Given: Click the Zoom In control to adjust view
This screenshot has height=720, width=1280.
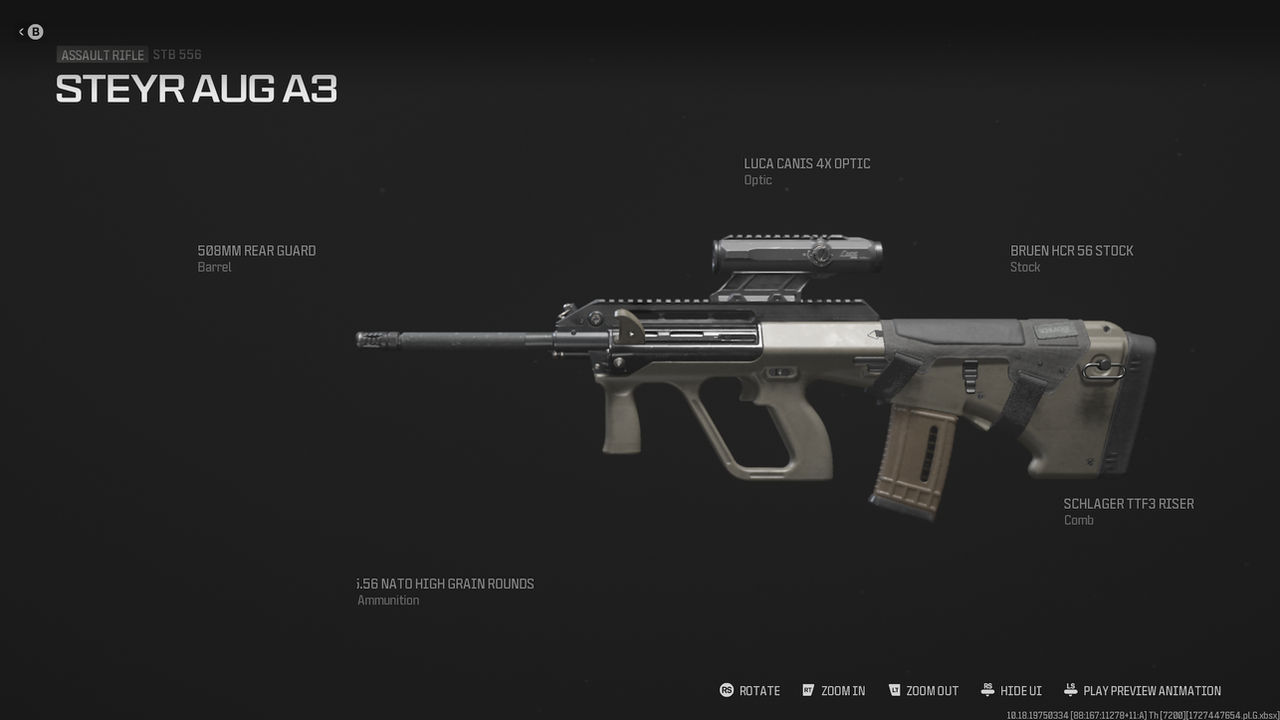Looking at the screenshot, I should [834, 690].
